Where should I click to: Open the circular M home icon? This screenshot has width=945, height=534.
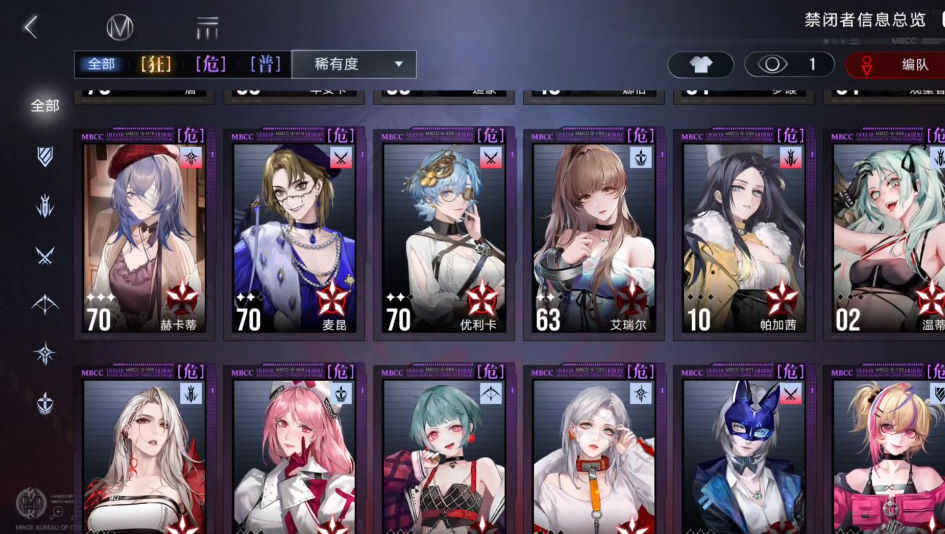point(120,27)
